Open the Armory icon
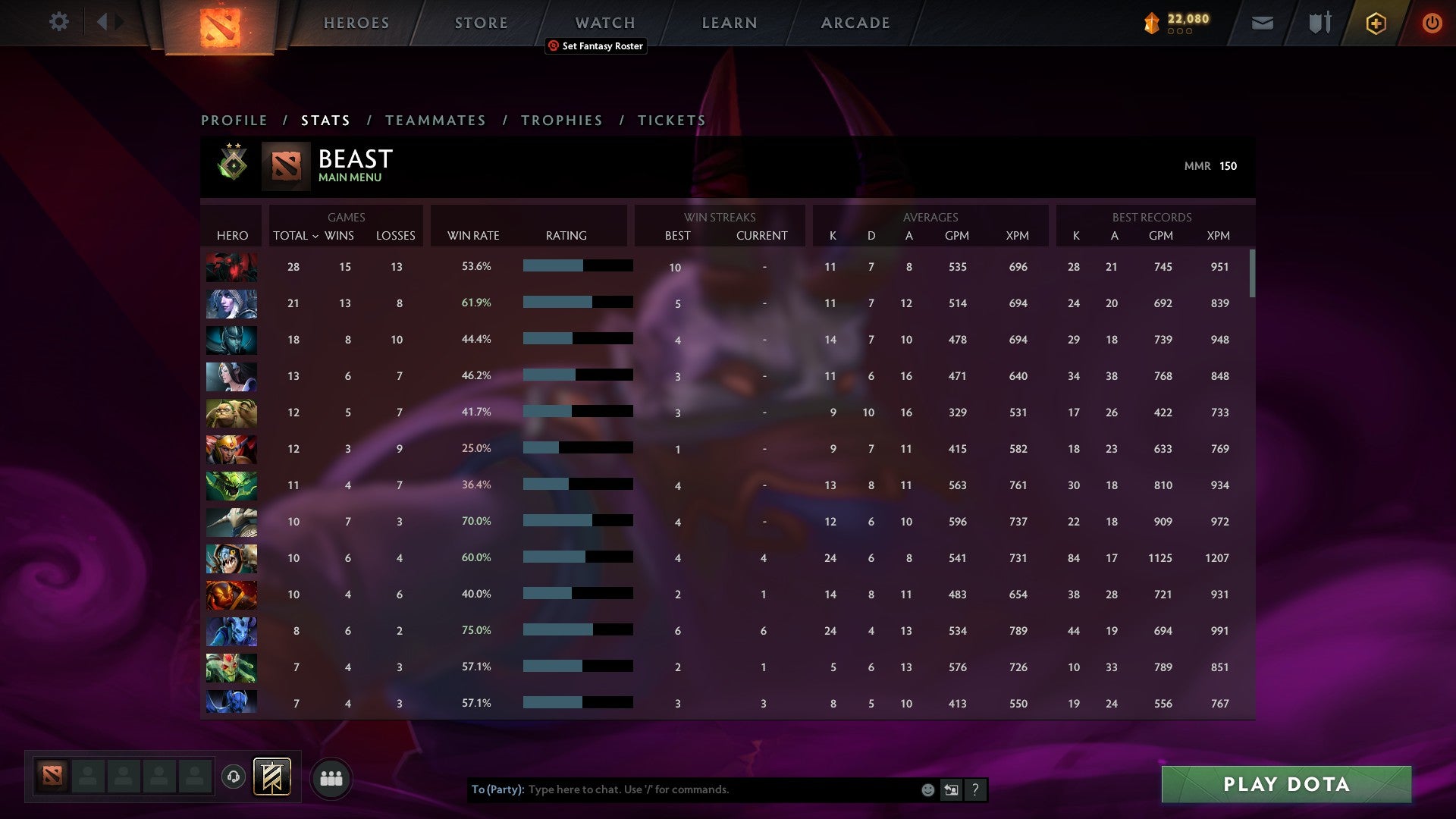This screenshot has height=819, width=1456. [1319, 22]
